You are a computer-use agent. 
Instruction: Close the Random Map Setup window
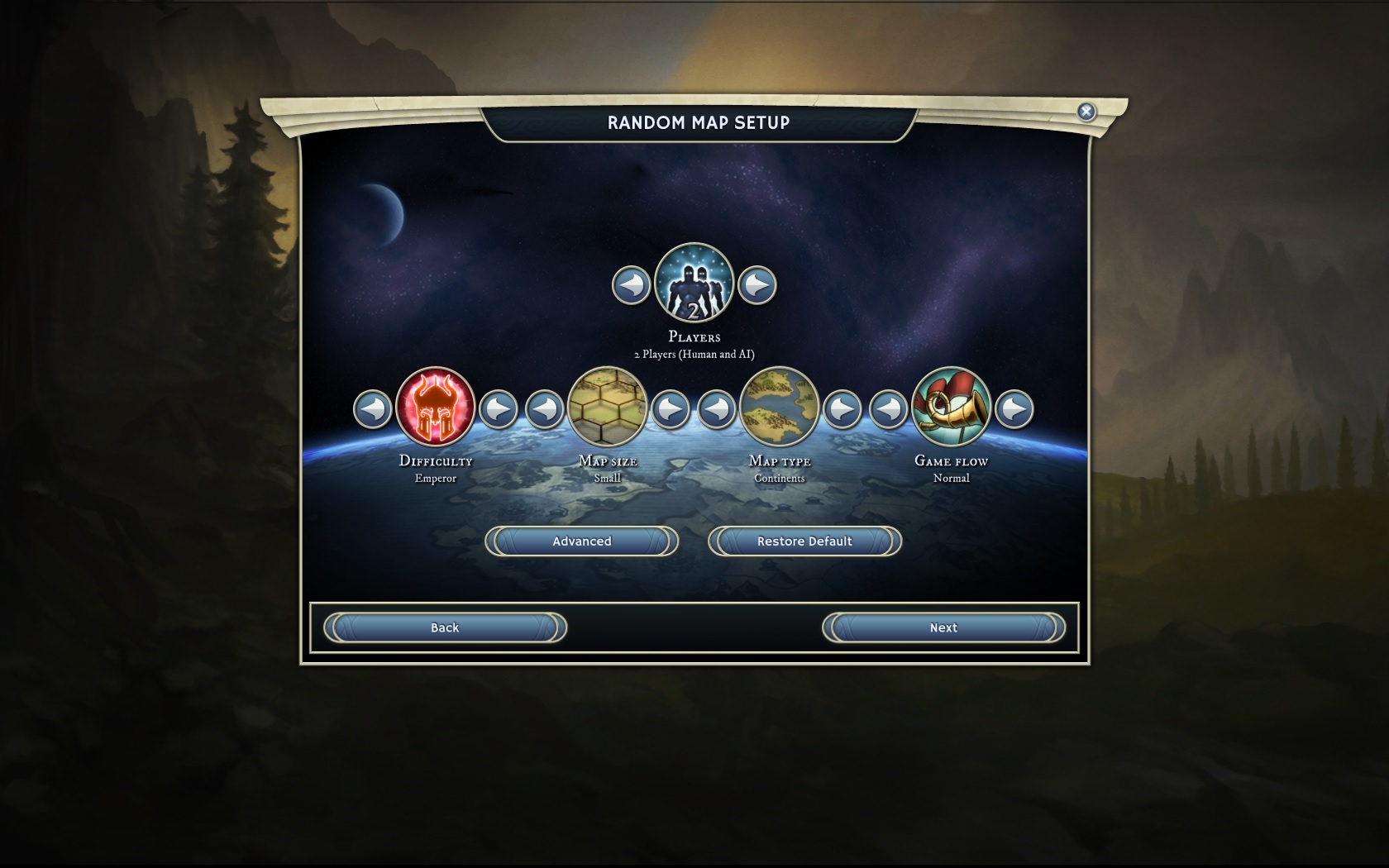[1086, 112]
